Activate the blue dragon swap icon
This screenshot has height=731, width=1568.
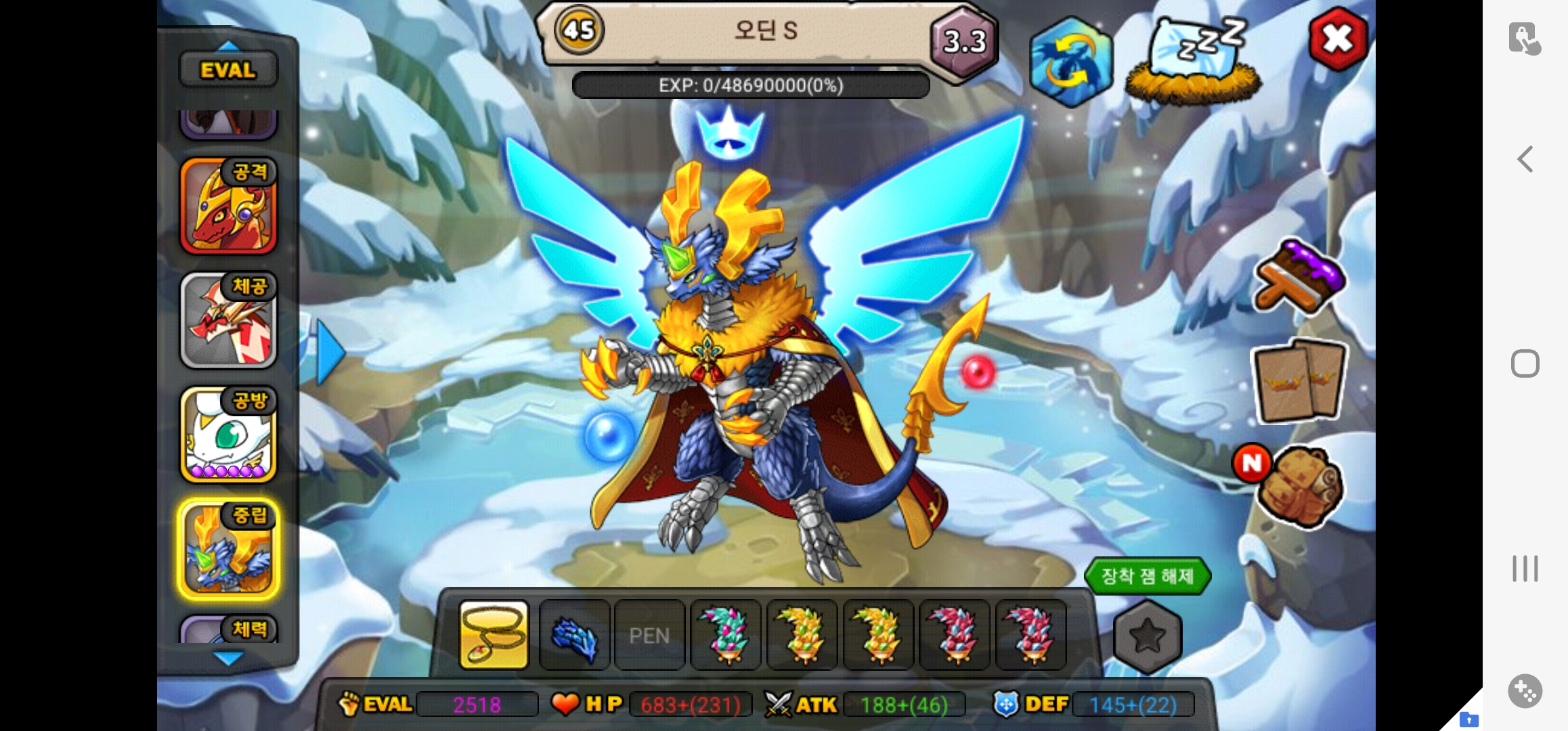coord(1071,62)
